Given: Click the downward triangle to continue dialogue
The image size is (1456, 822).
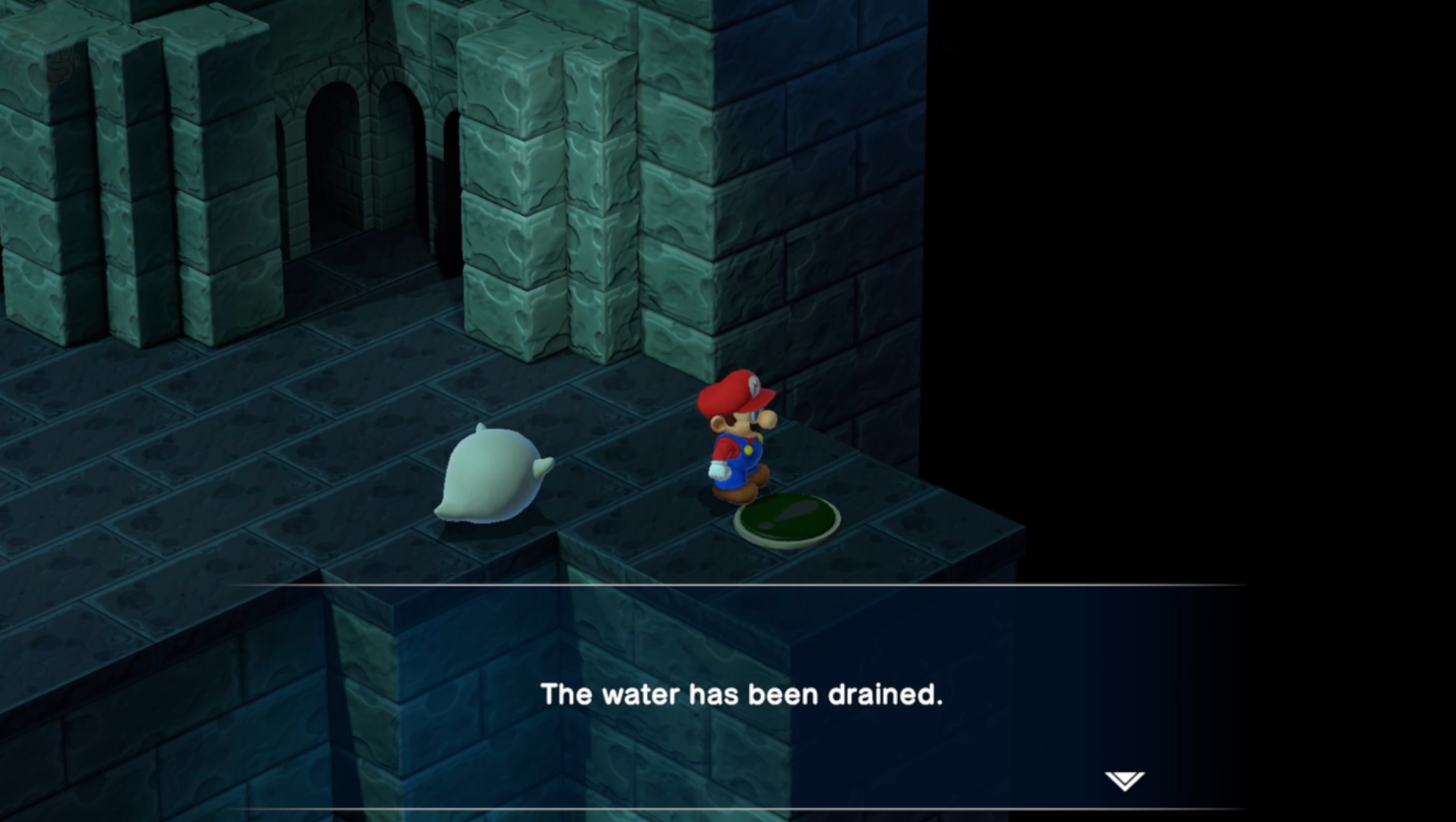Looking at the screenshot, I should (x=1123, y=778).
